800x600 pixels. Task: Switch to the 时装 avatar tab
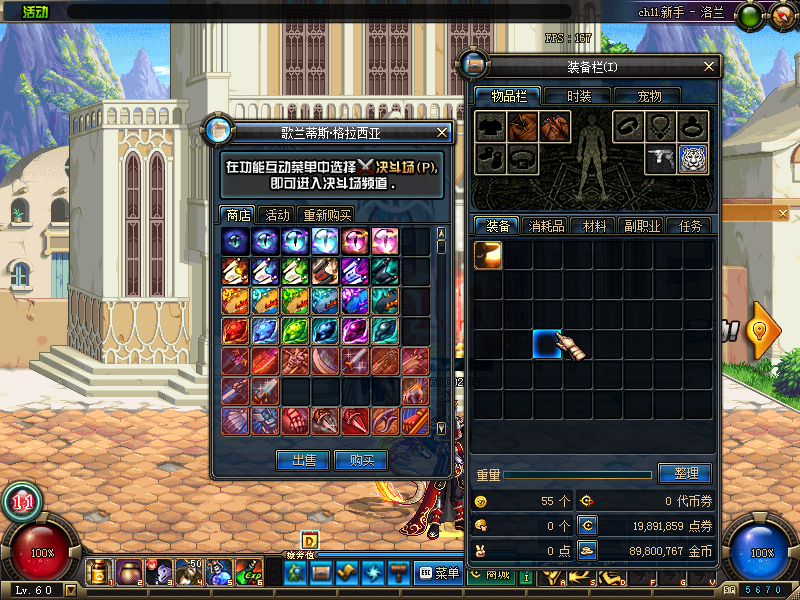tap(579, 96)
